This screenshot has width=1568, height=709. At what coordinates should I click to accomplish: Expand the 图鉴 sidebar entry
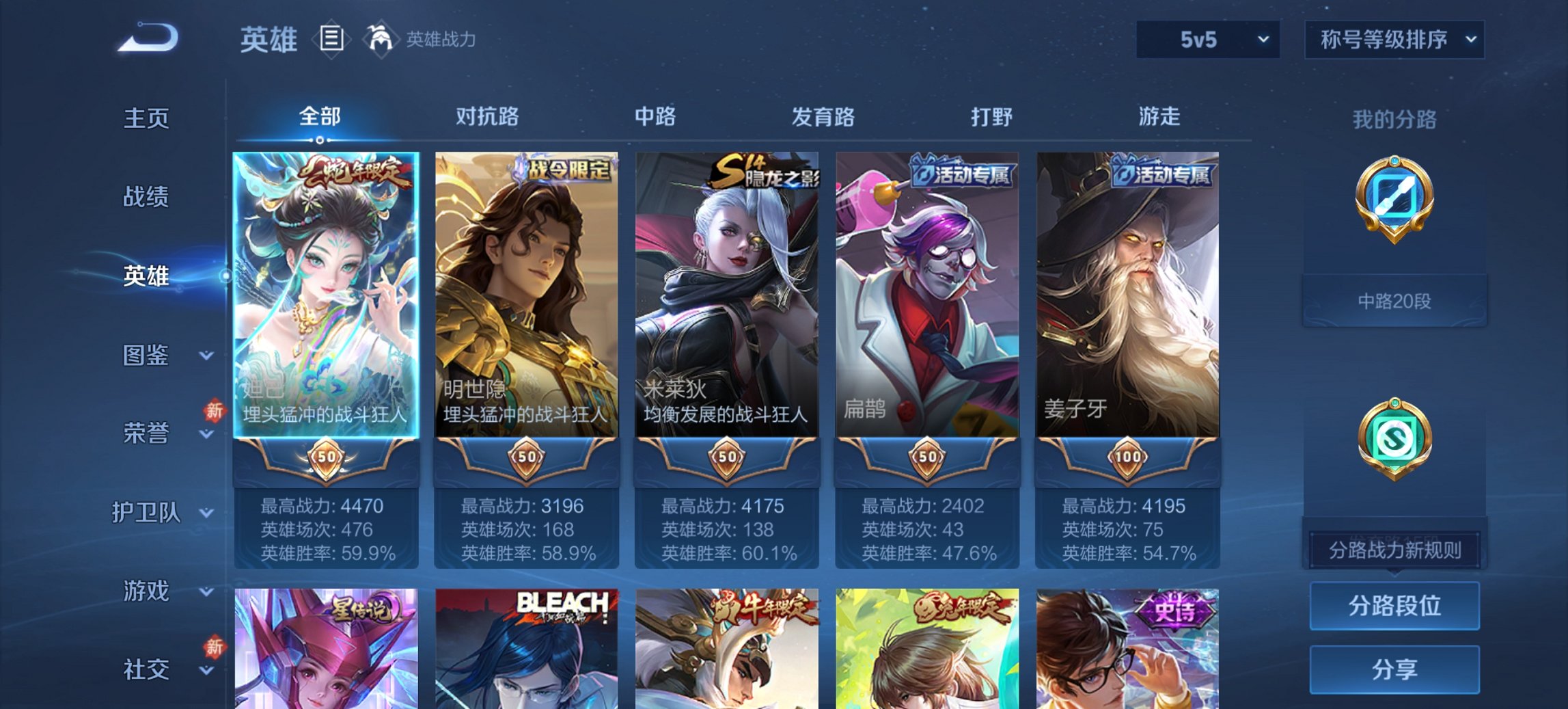pos(147,356)
